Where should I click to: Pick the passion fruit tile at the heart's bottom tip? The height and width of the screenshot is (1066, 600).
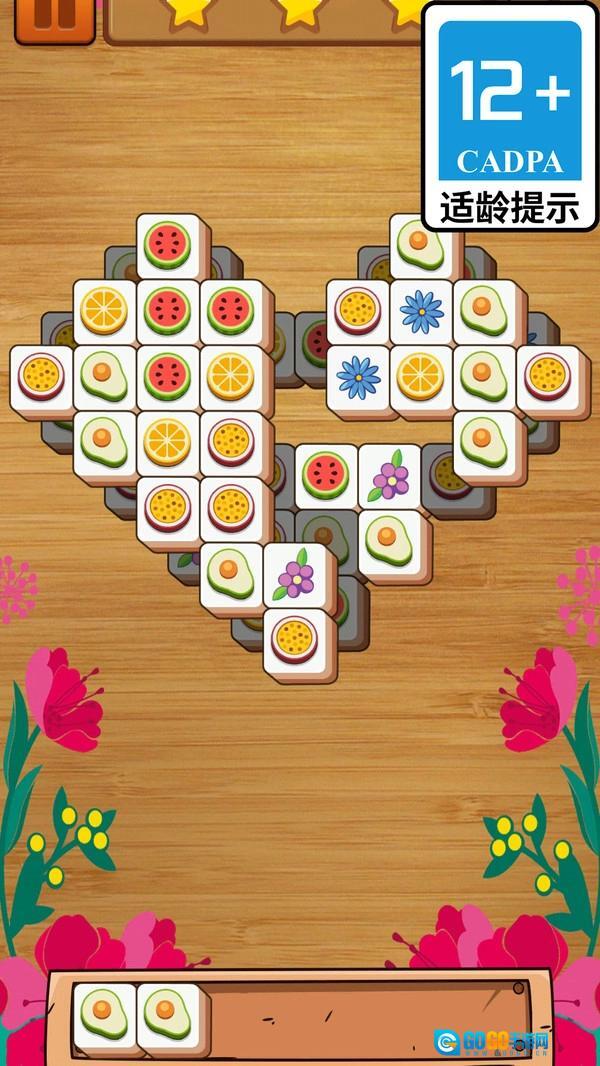(295, 637)
